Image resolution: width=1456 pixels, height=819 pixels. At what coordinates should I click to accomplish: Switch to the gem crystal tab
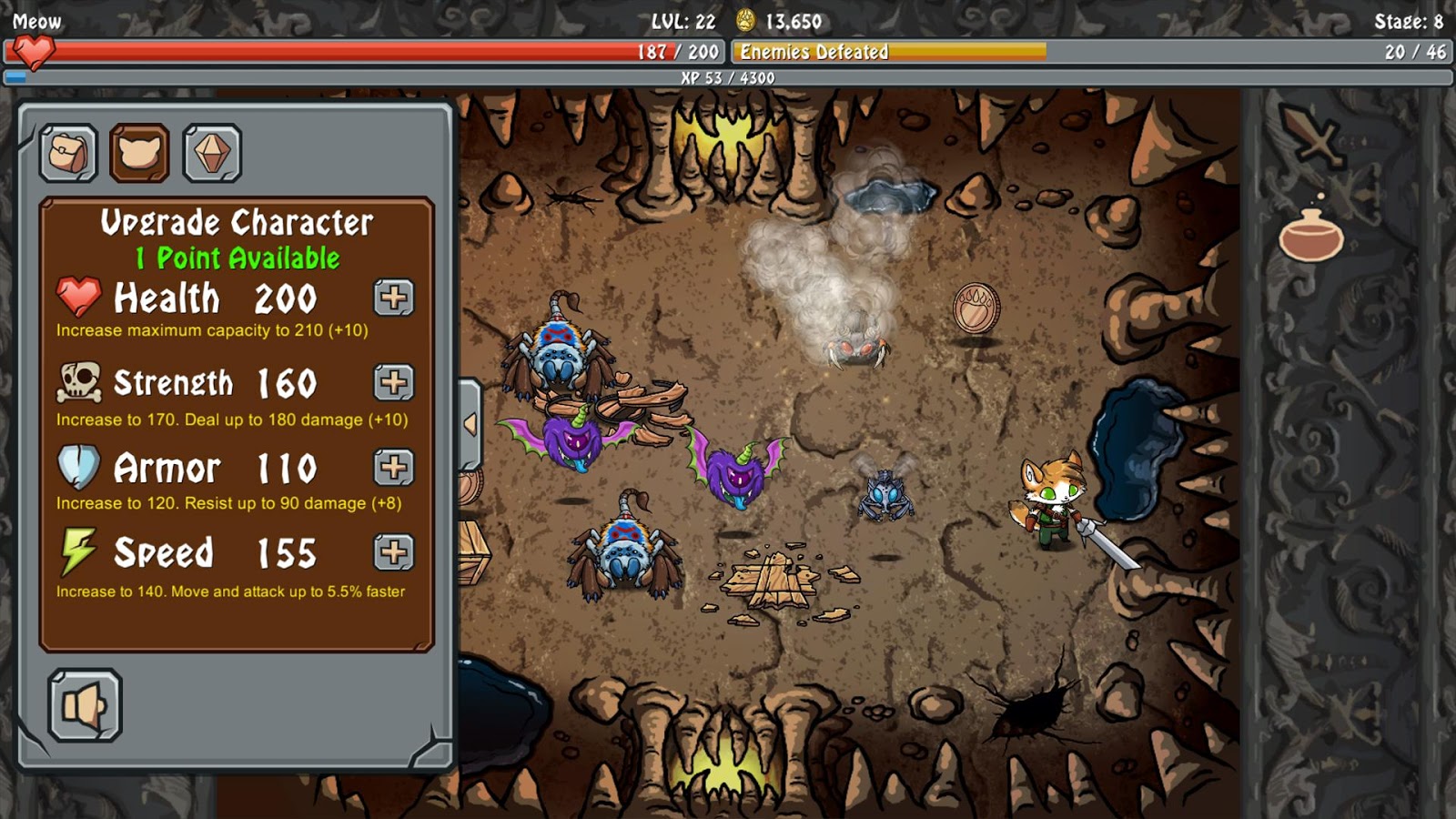tap(211, 152)
